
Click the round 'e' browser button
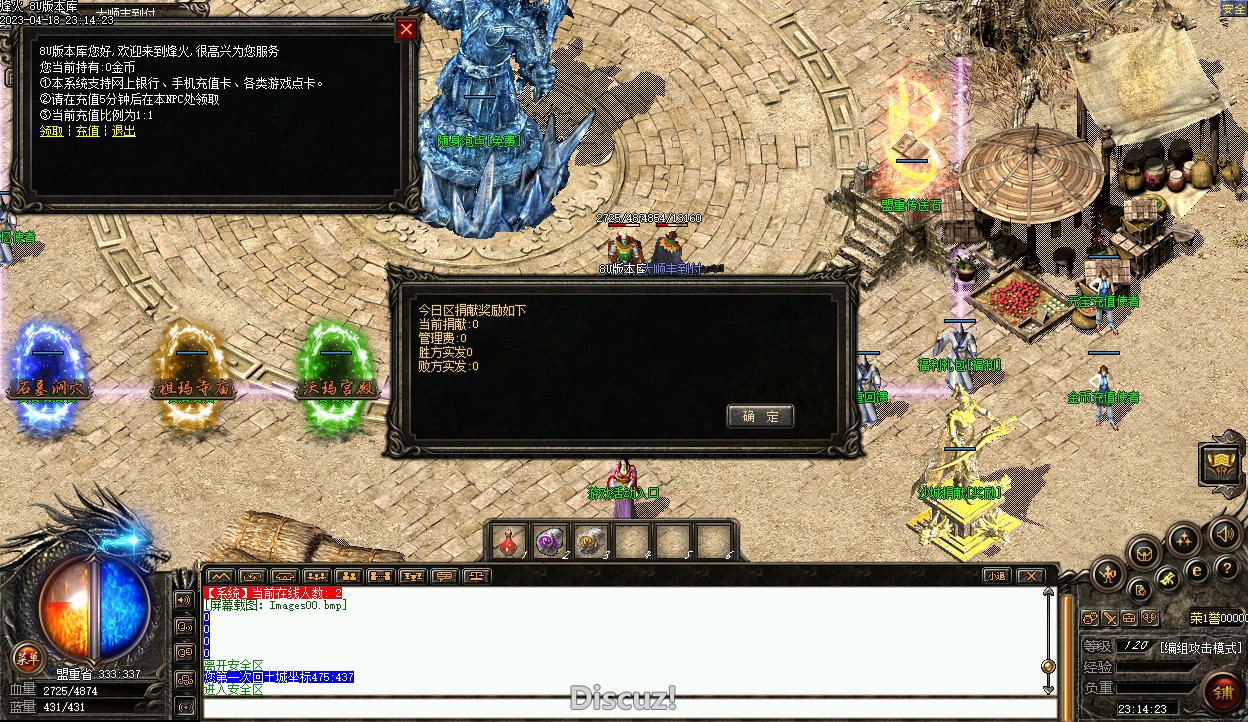click(x=1196, y=571)
